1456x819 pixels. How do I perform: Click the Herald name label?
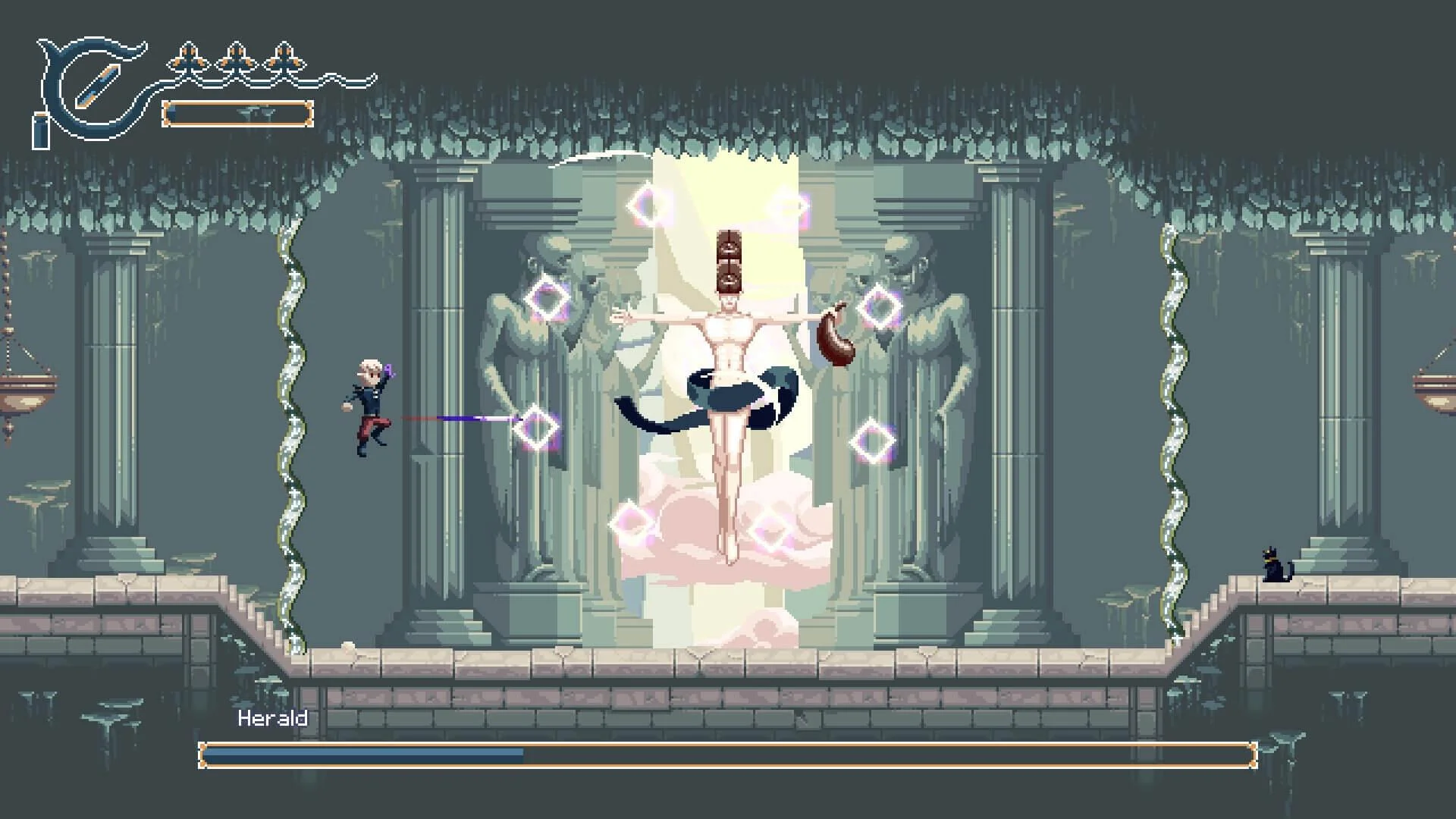[273, 716]
